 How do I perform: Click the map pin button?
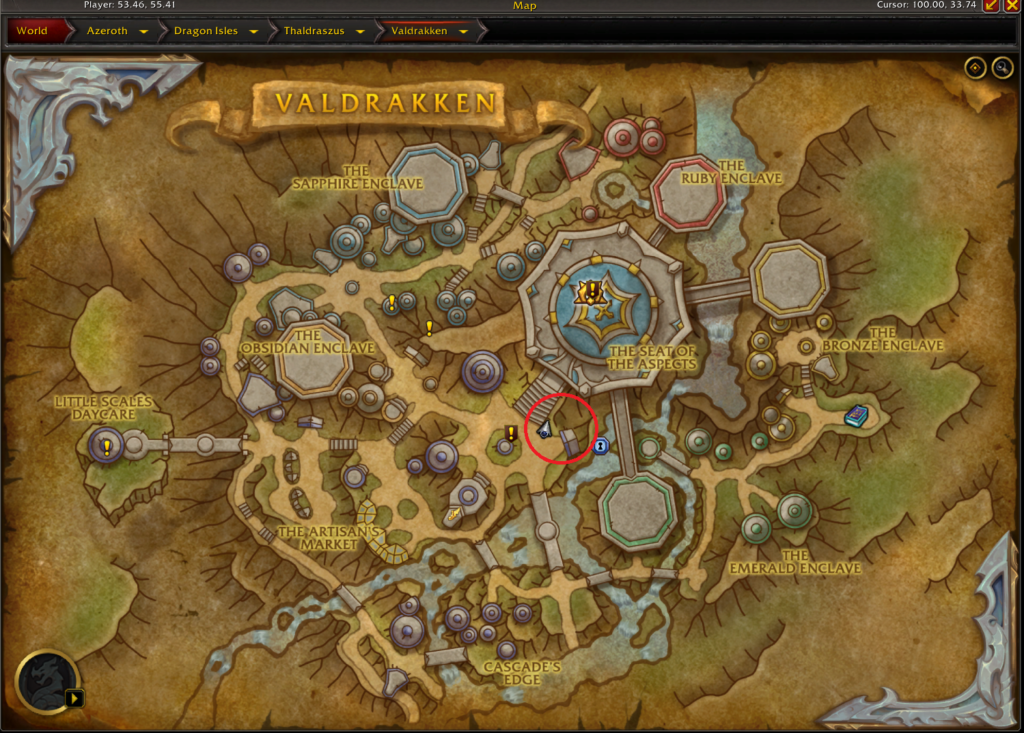pos(975,67)
